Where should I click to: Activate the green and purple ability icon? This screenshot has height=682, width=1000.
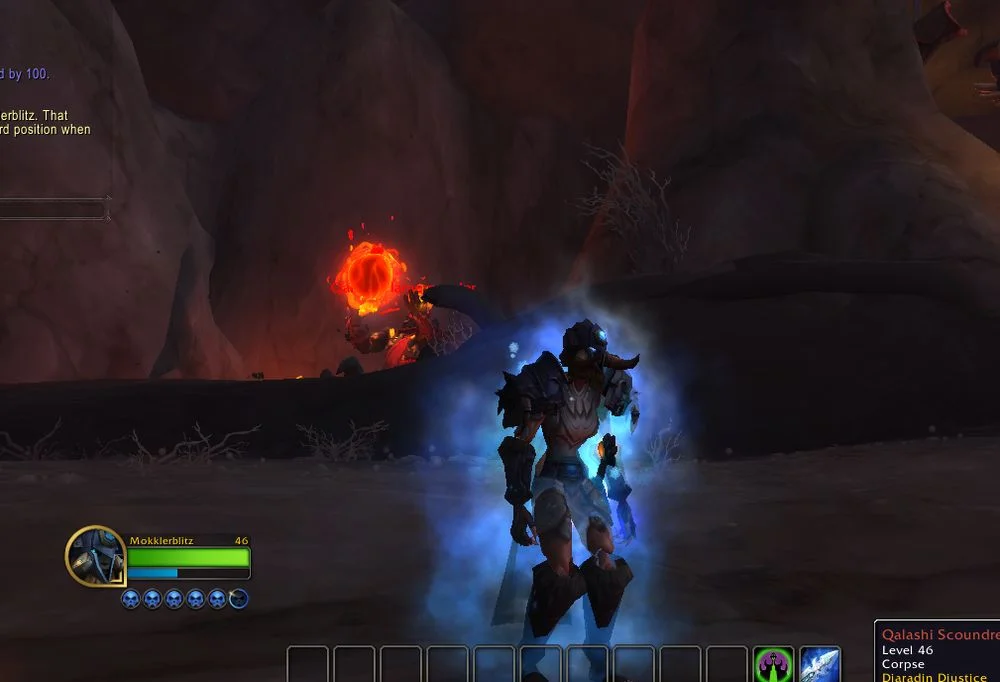(x=773, y=664)
